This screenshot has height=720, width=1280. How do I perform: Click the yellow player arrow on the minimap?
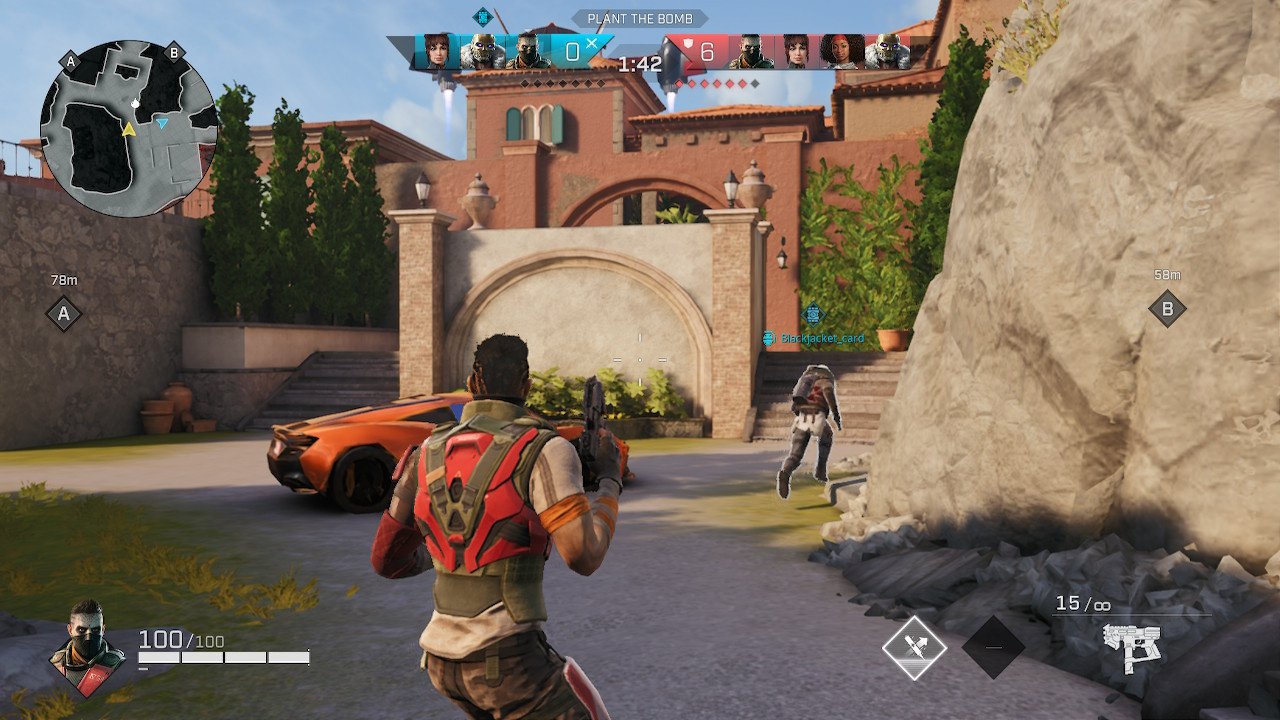click(128, 130)
